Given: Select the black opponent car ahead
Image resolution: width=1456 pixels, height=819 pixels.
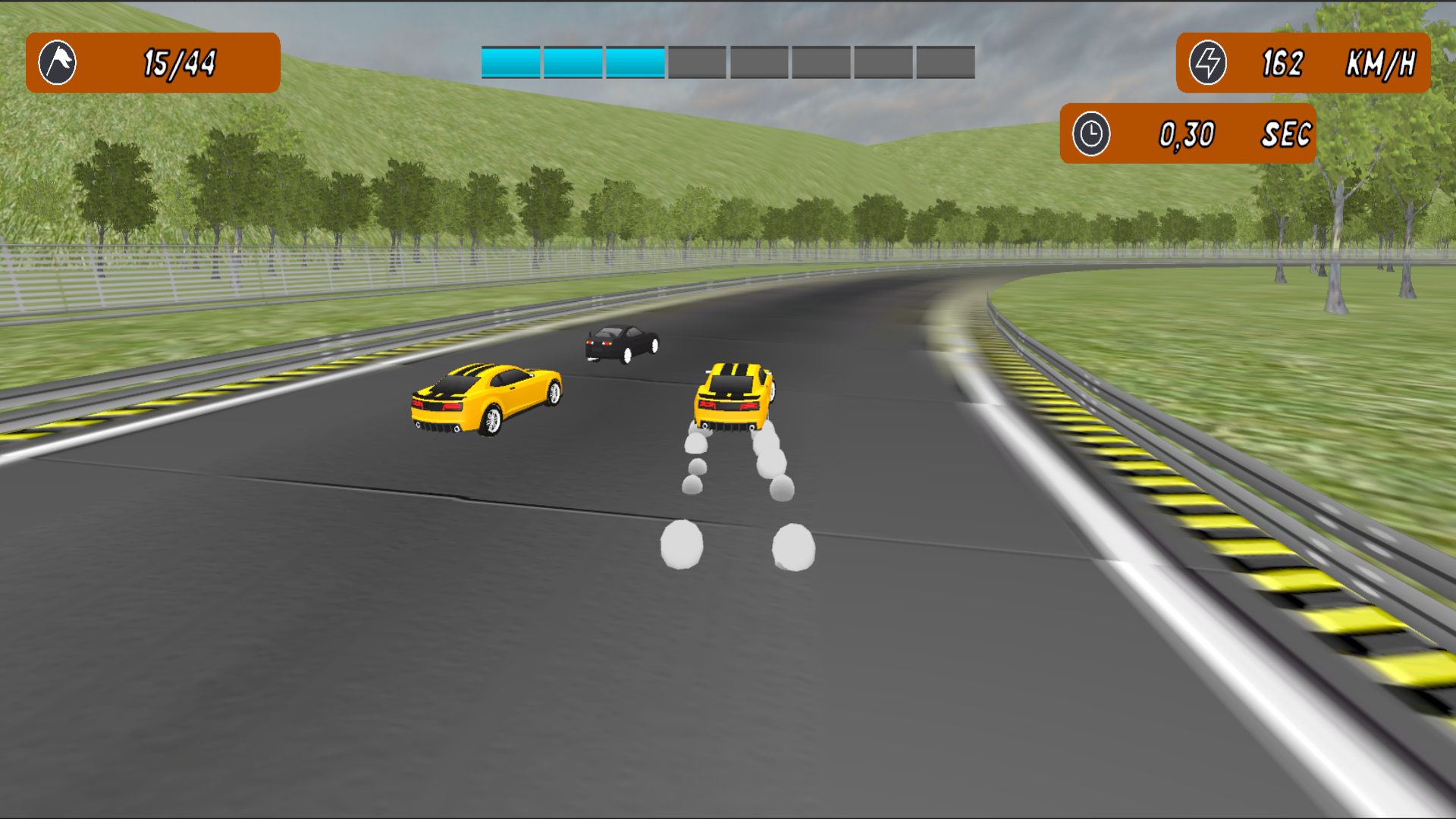Looking at the screenshot, I should click(620, 345).
